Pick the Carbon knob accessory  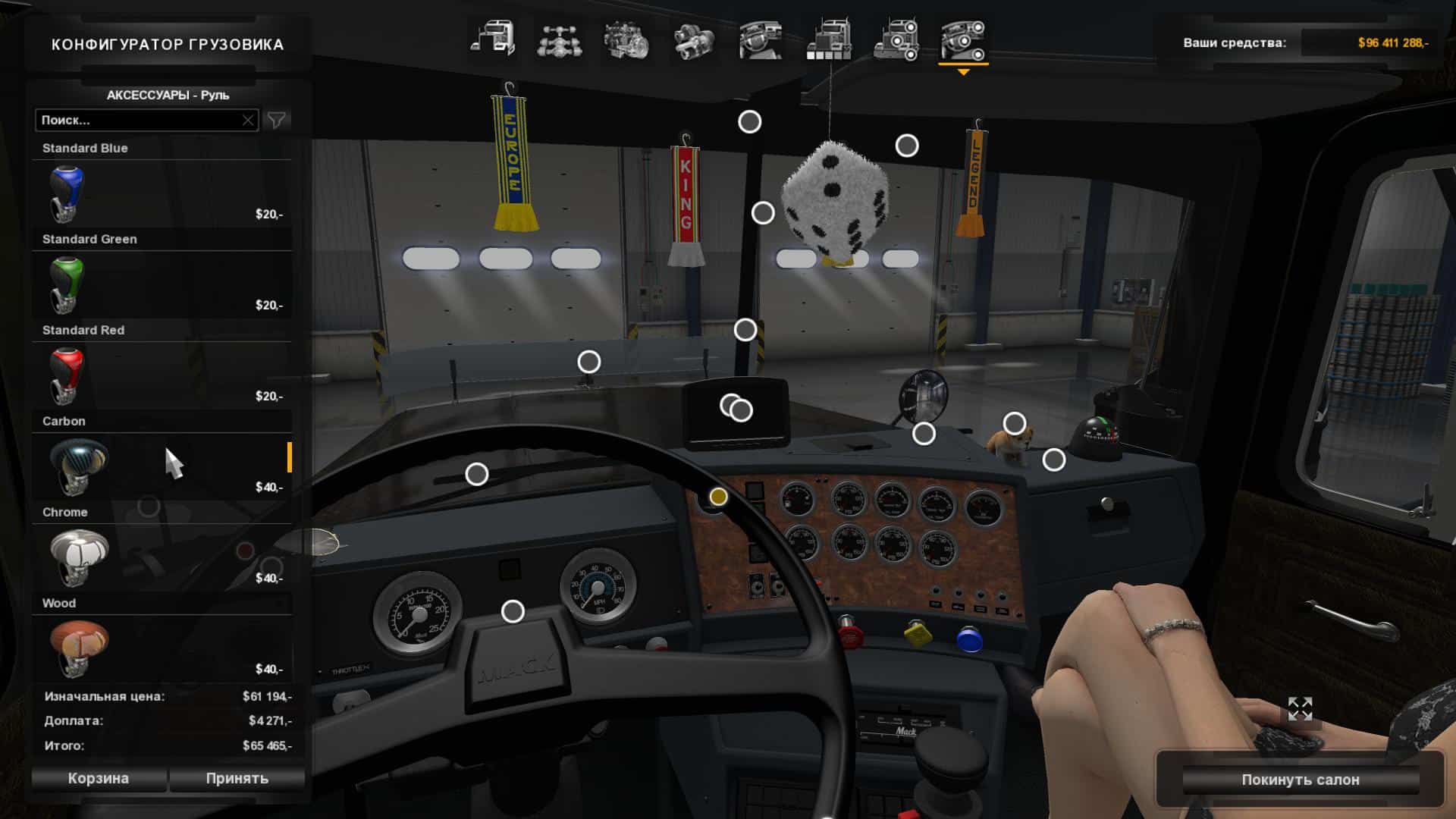click(162, 466)
